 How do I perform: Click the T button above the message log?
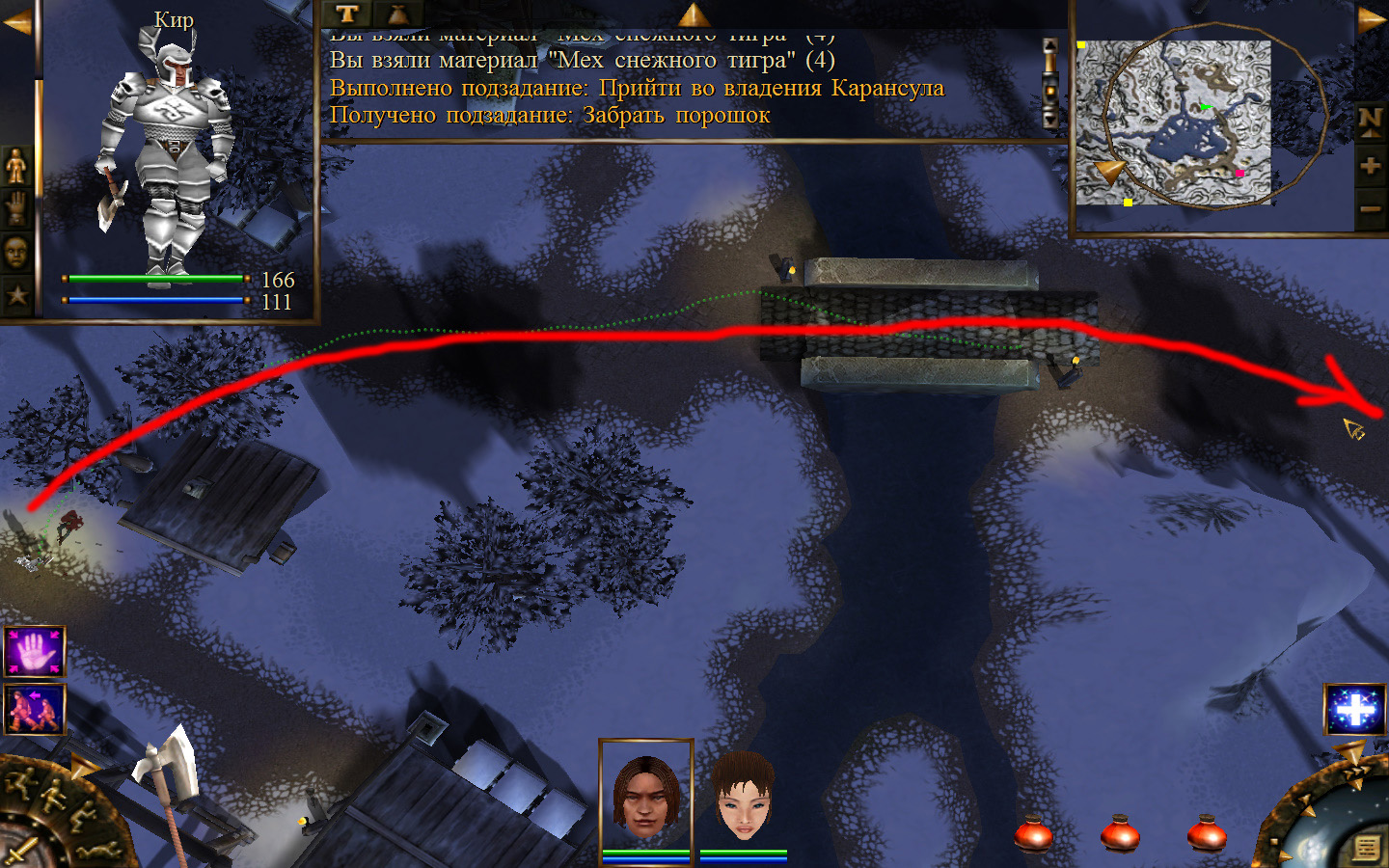point(347,14)
